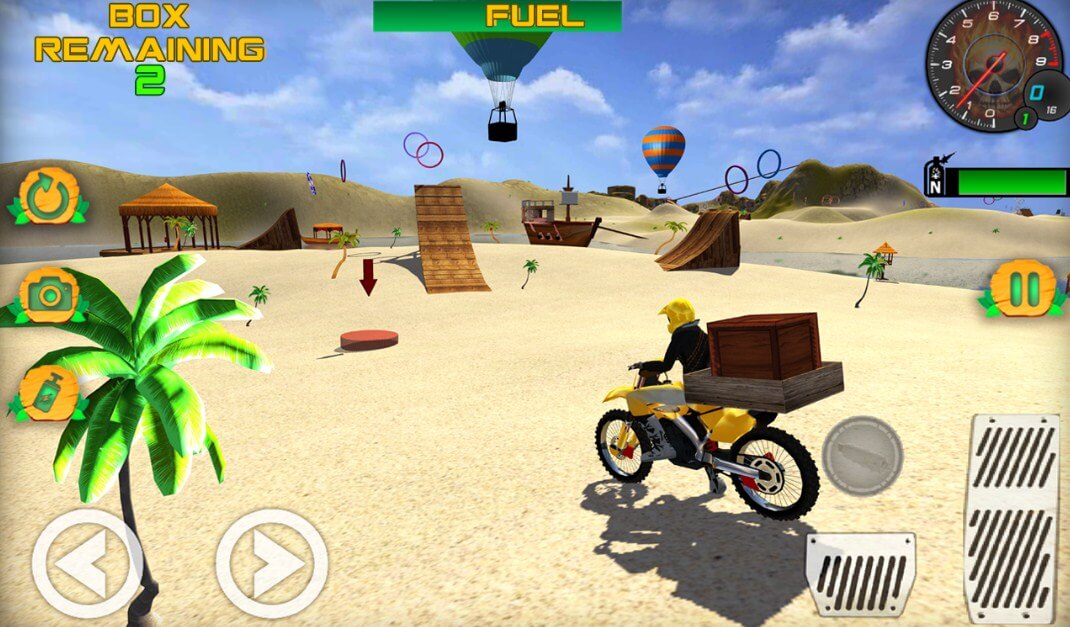
Task: Use the orange nitro bottle icon
Action: [x=48, y=393]
